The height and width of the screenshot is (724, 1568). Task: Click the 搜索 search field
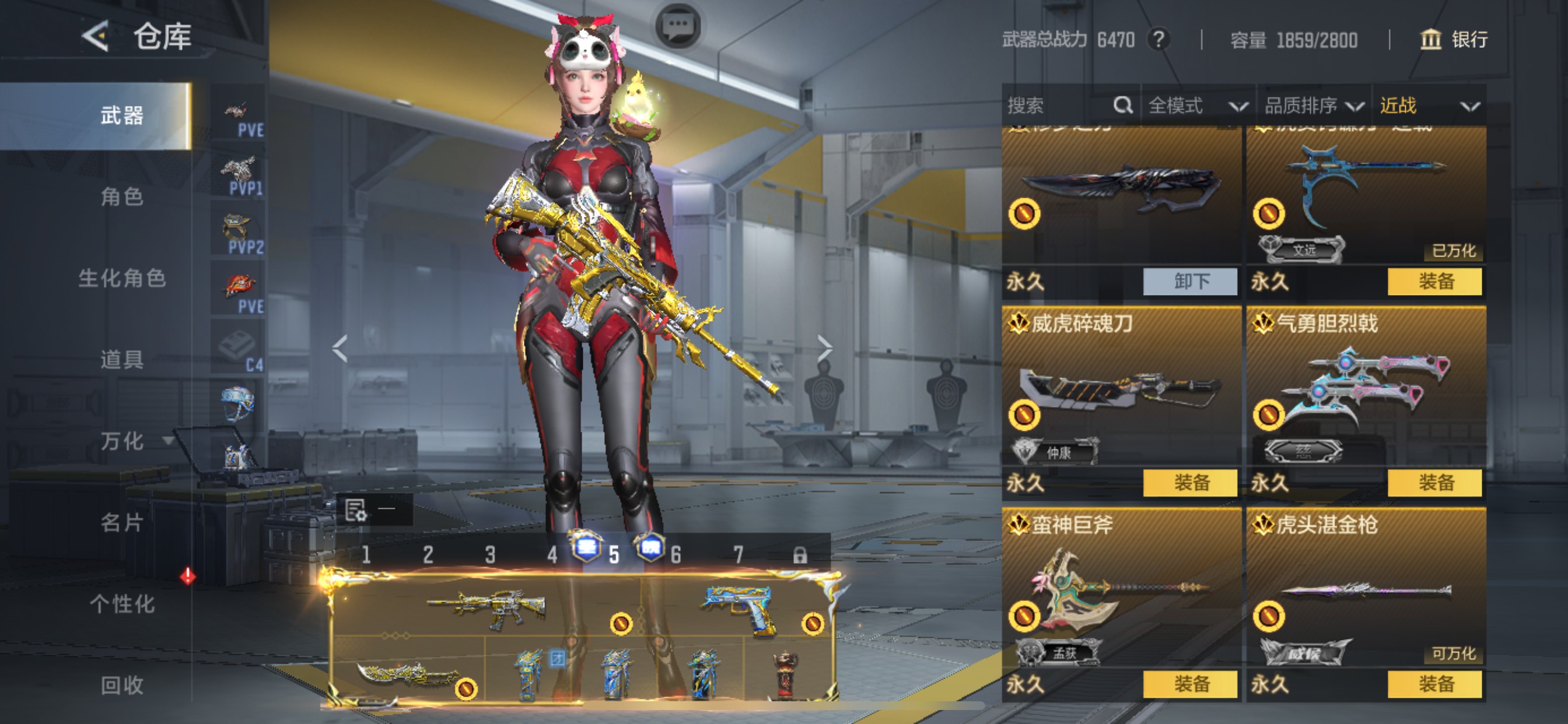tap(1059, 106)
